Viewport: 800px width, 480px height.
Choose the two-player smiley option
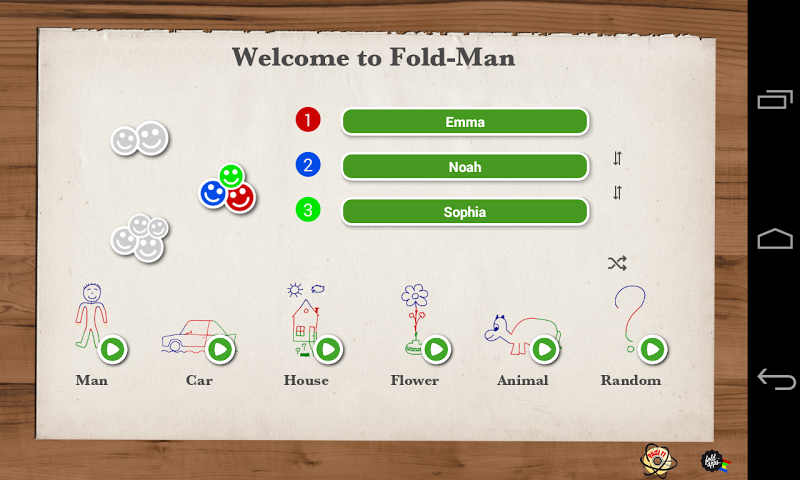(x=139, y=139)
